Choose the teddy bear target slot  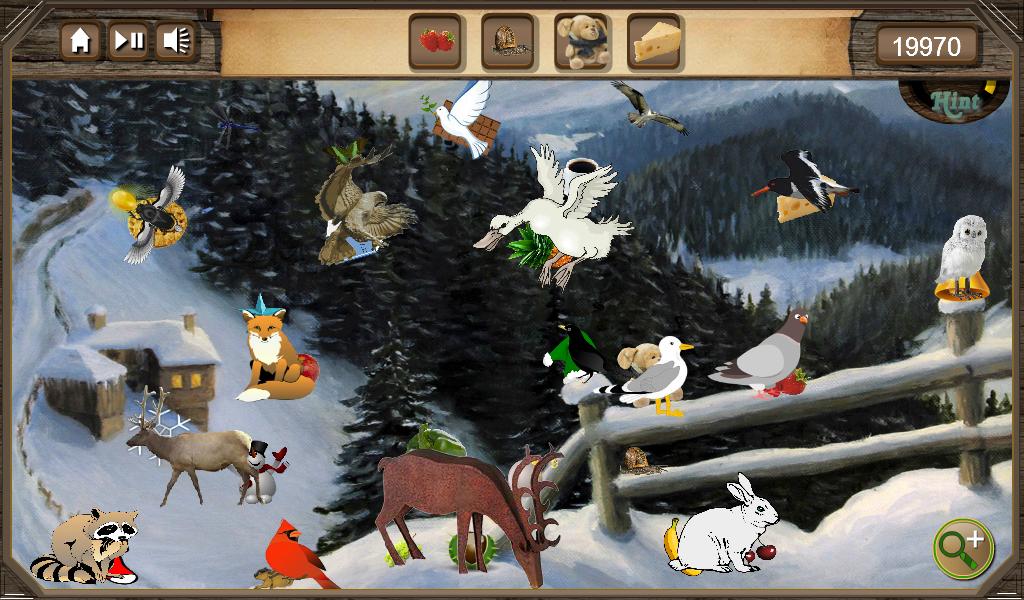(x=581, y=42)
